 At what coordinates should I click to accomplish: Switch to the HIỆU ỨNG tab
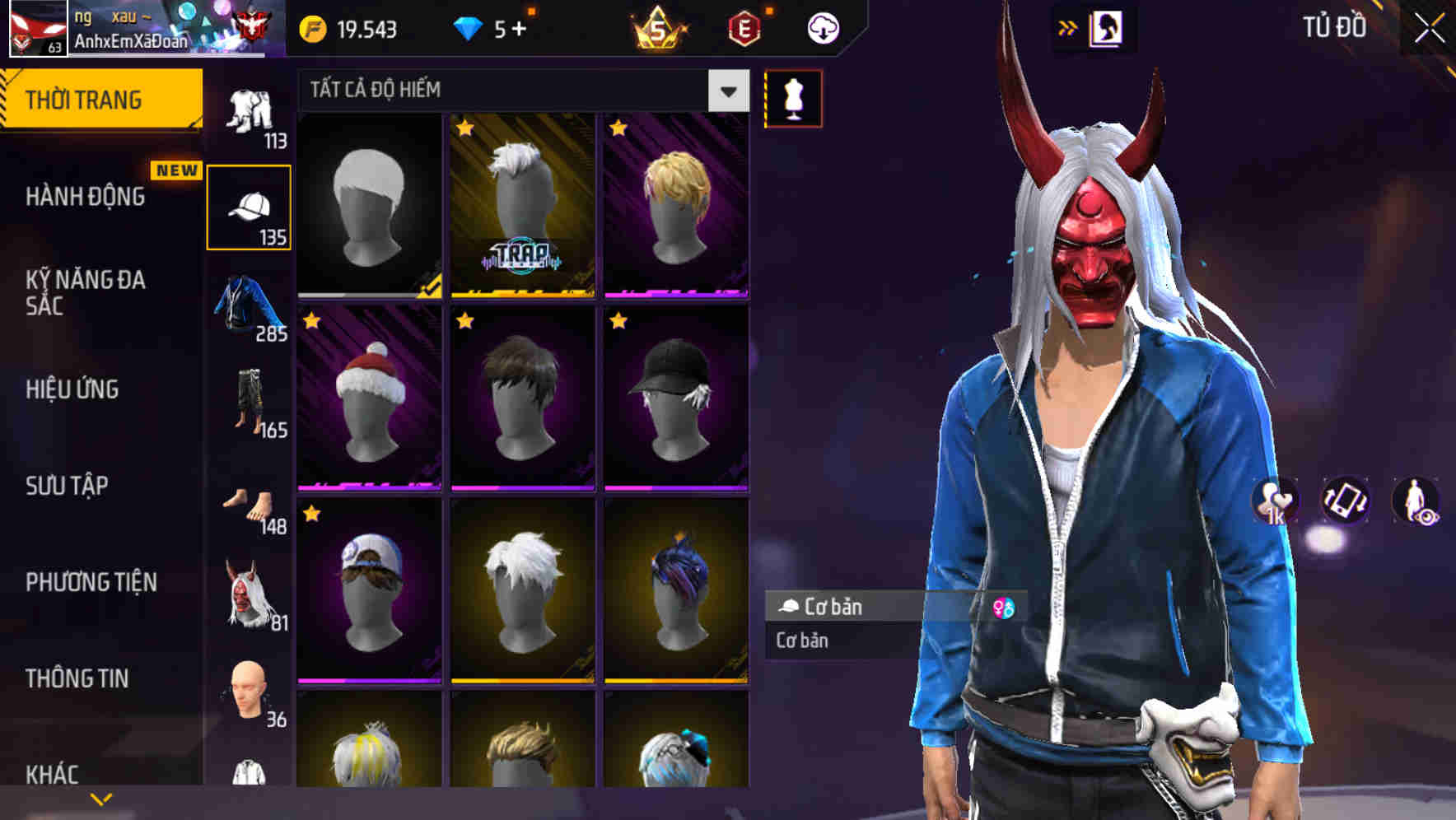point(72,389)
